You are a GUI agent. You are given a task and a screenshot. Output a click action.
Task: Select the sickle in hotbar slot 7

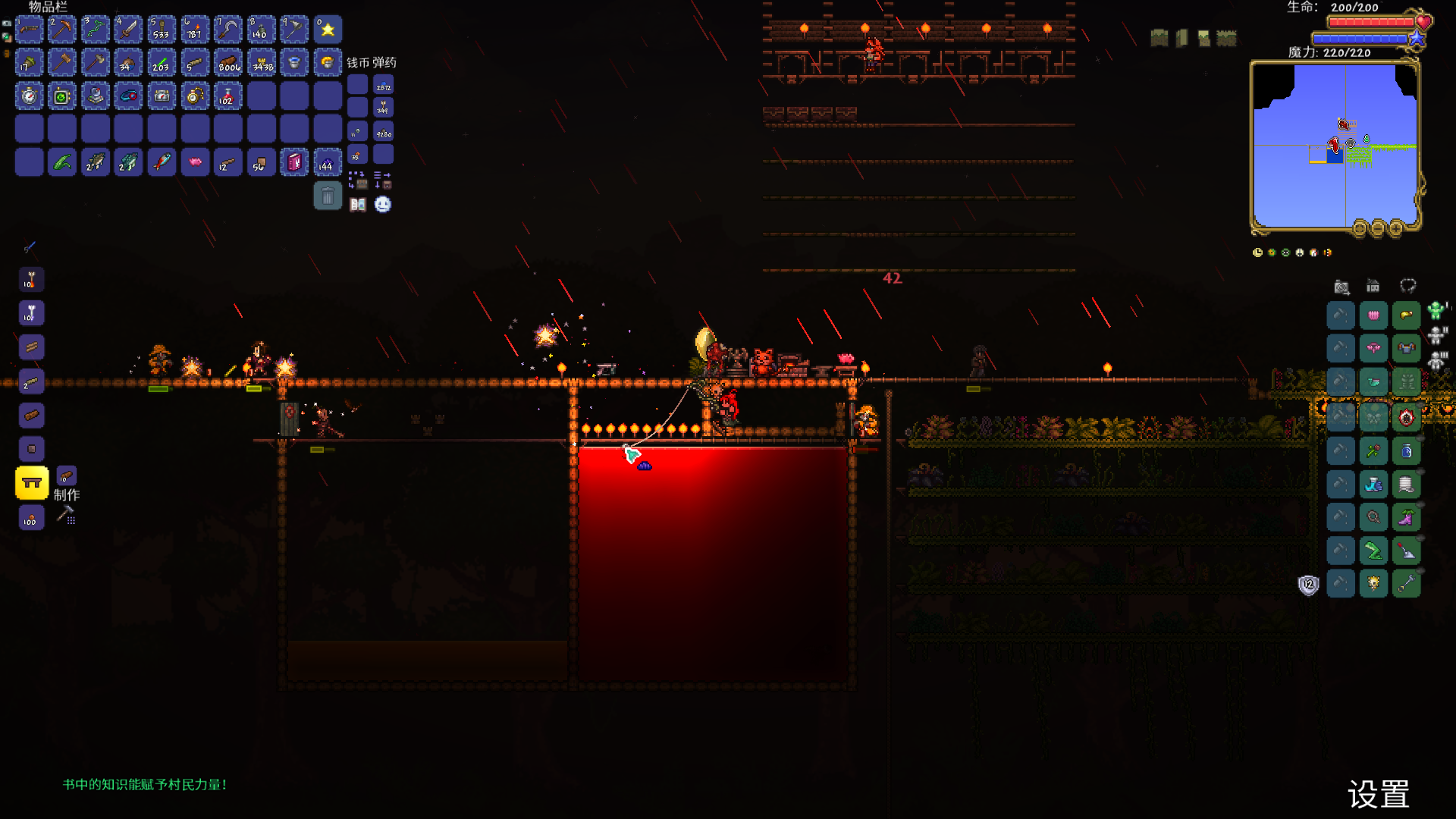coord(227,30)
